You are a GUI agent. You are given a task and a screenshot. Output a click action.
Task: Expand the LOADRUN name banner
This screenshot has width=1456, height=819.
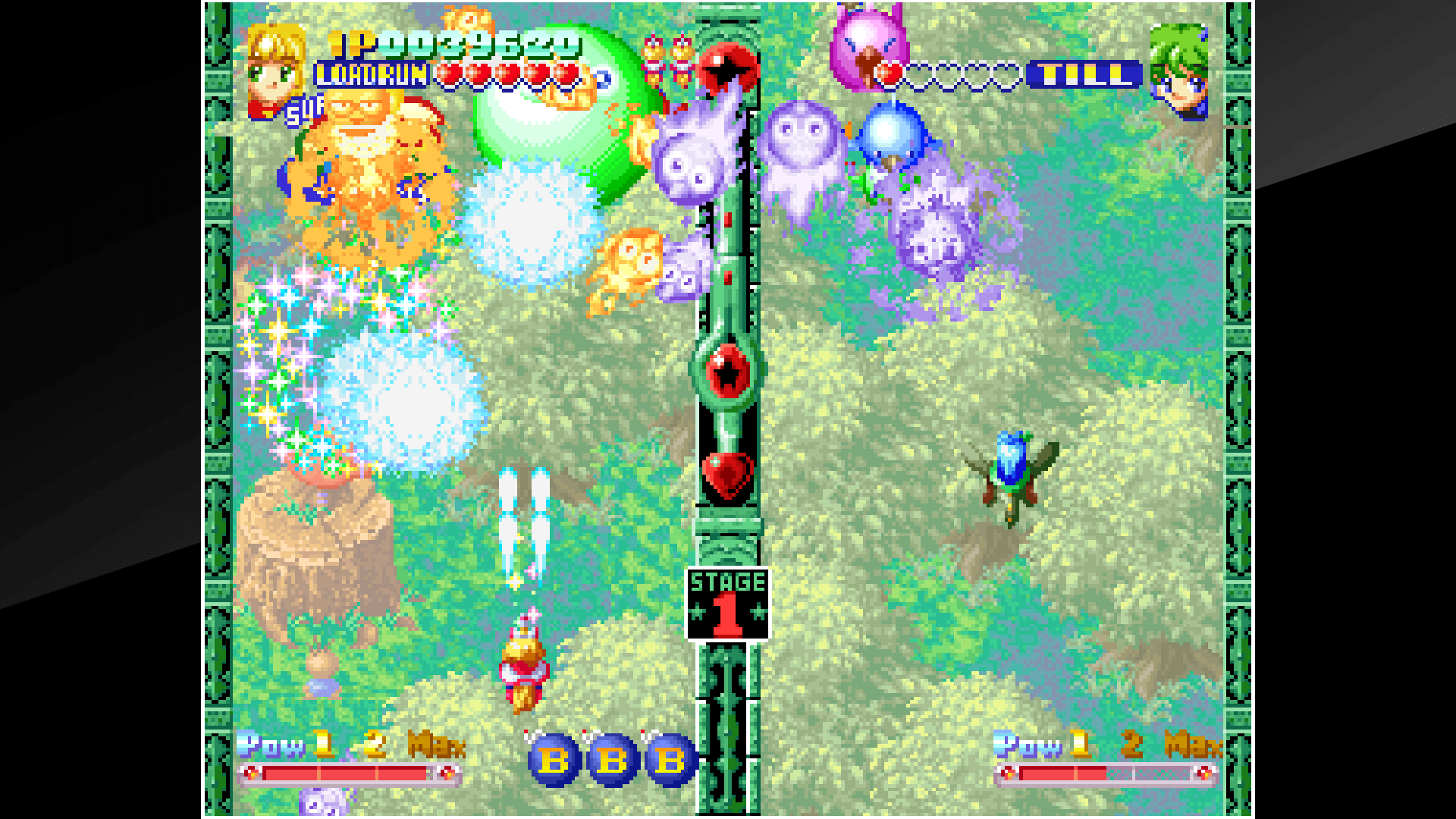[x=370, y=74]
